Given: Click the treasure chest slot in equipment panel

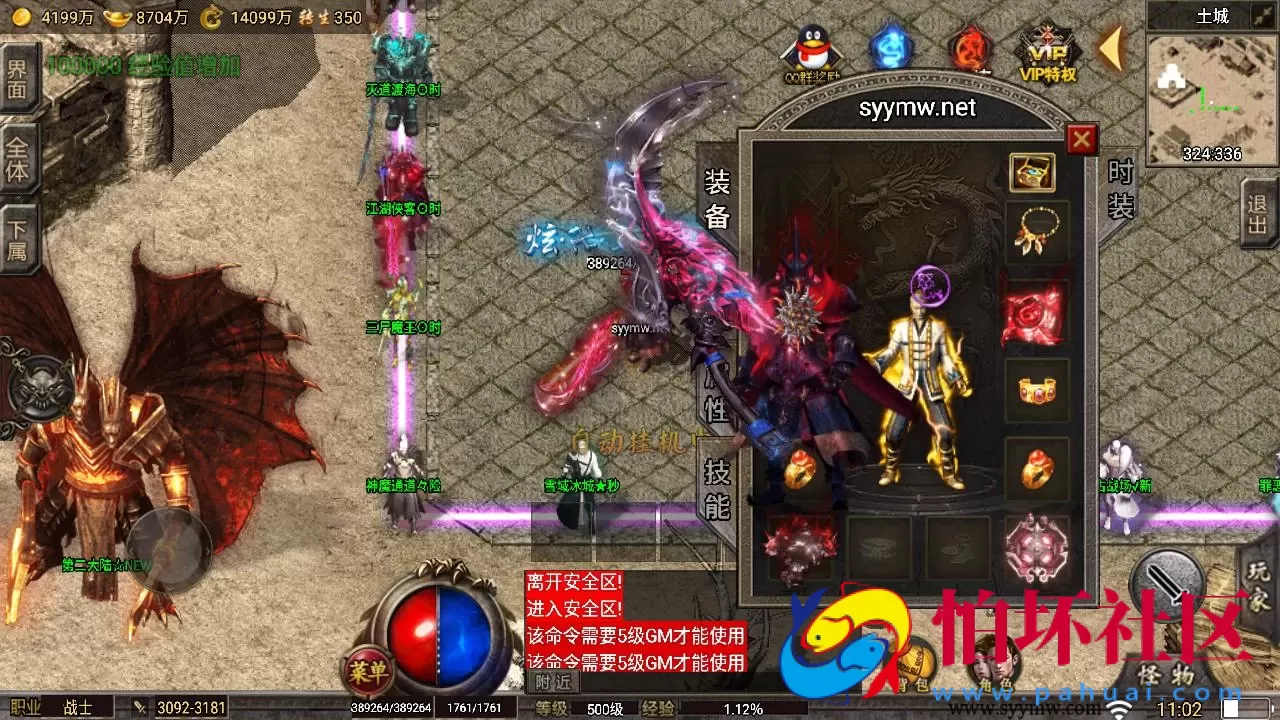Looking at the screenshot, I should click(x=1033, y=173).
